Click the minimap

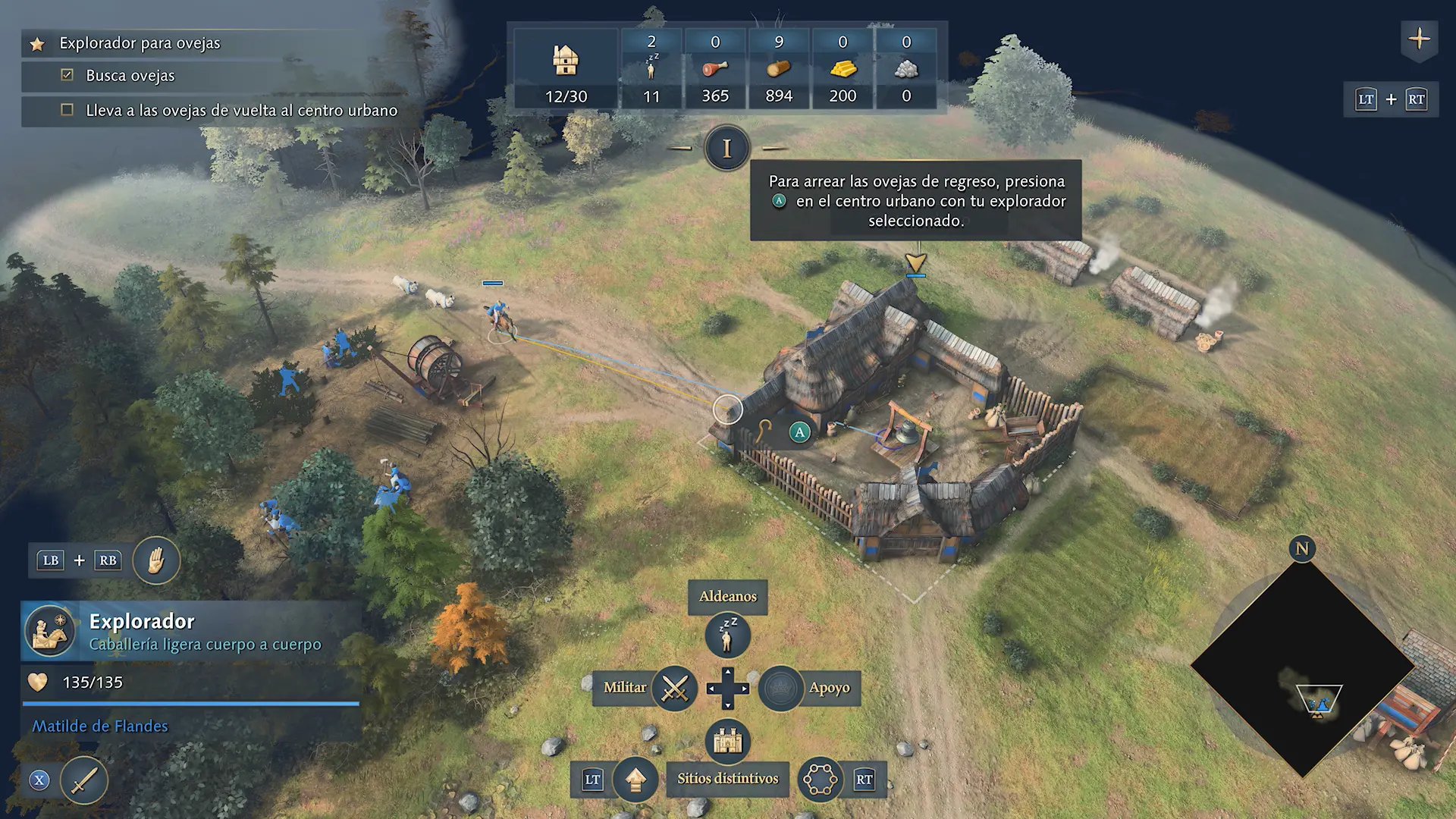pos(1302,667)
